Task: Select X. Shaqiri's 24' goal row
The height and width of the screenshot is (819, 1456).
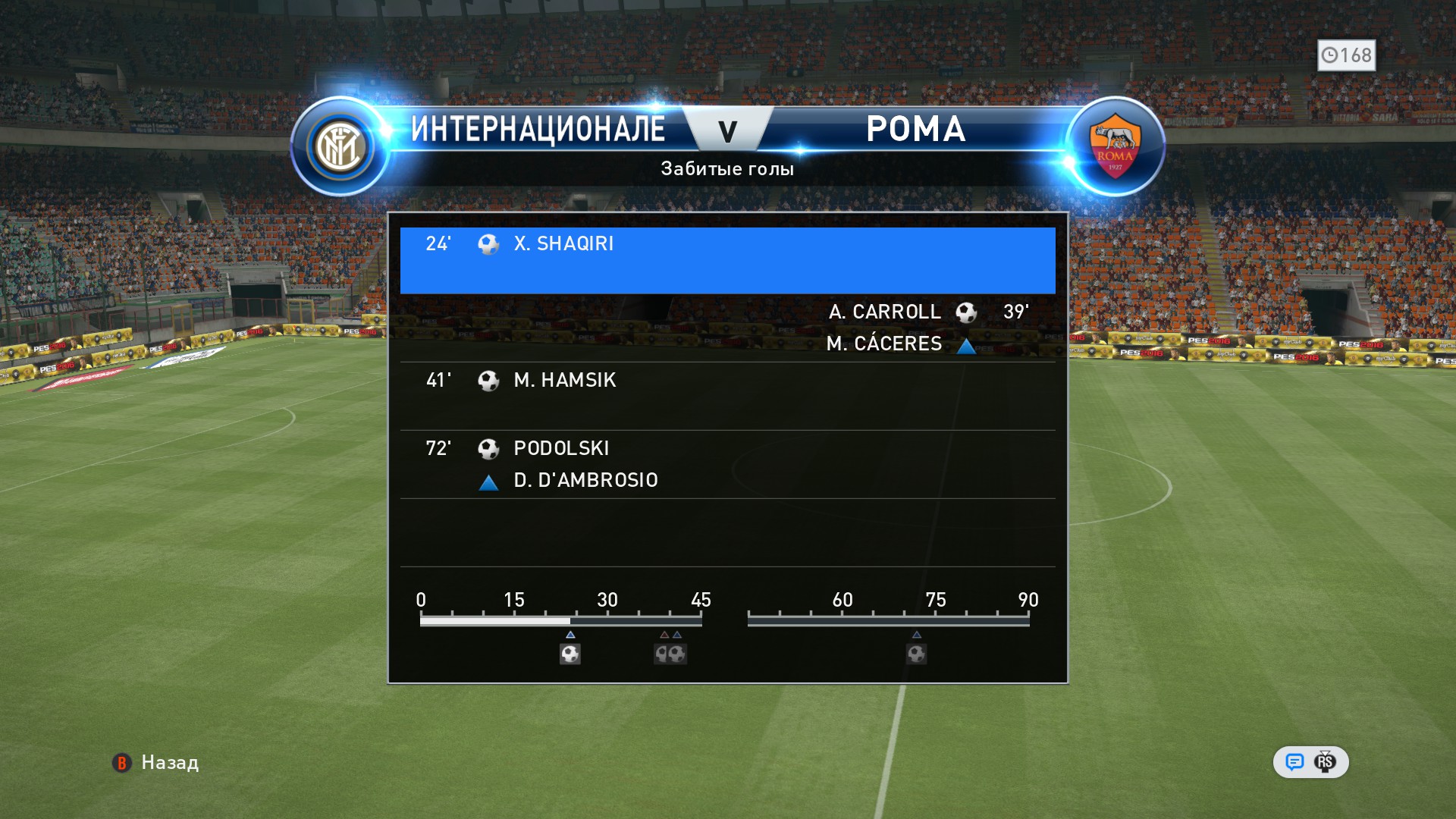Action: [727, 260]
